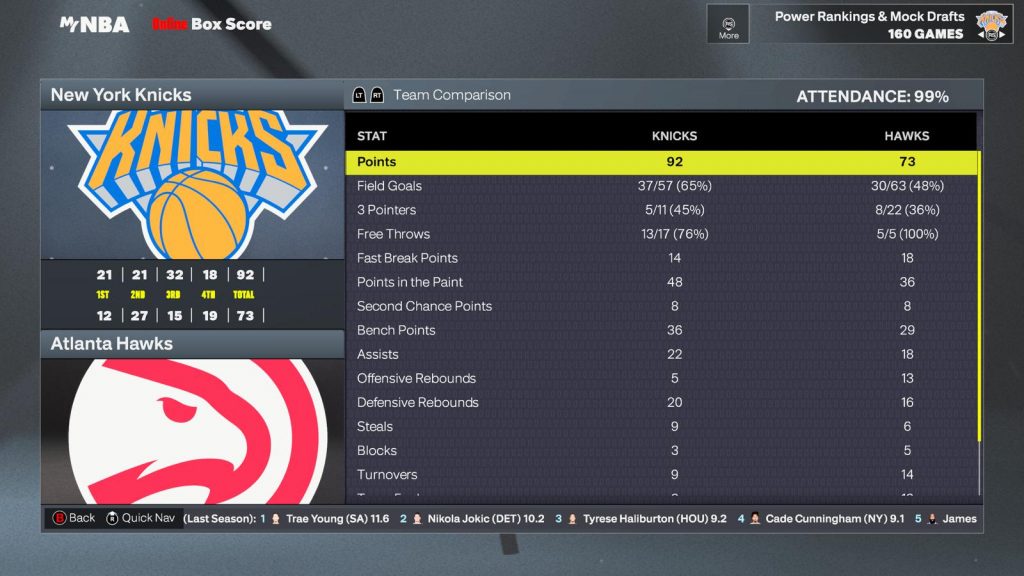The image size is (1024, 576).
Task: Open Quick Nav
Action: pos(139,518)
